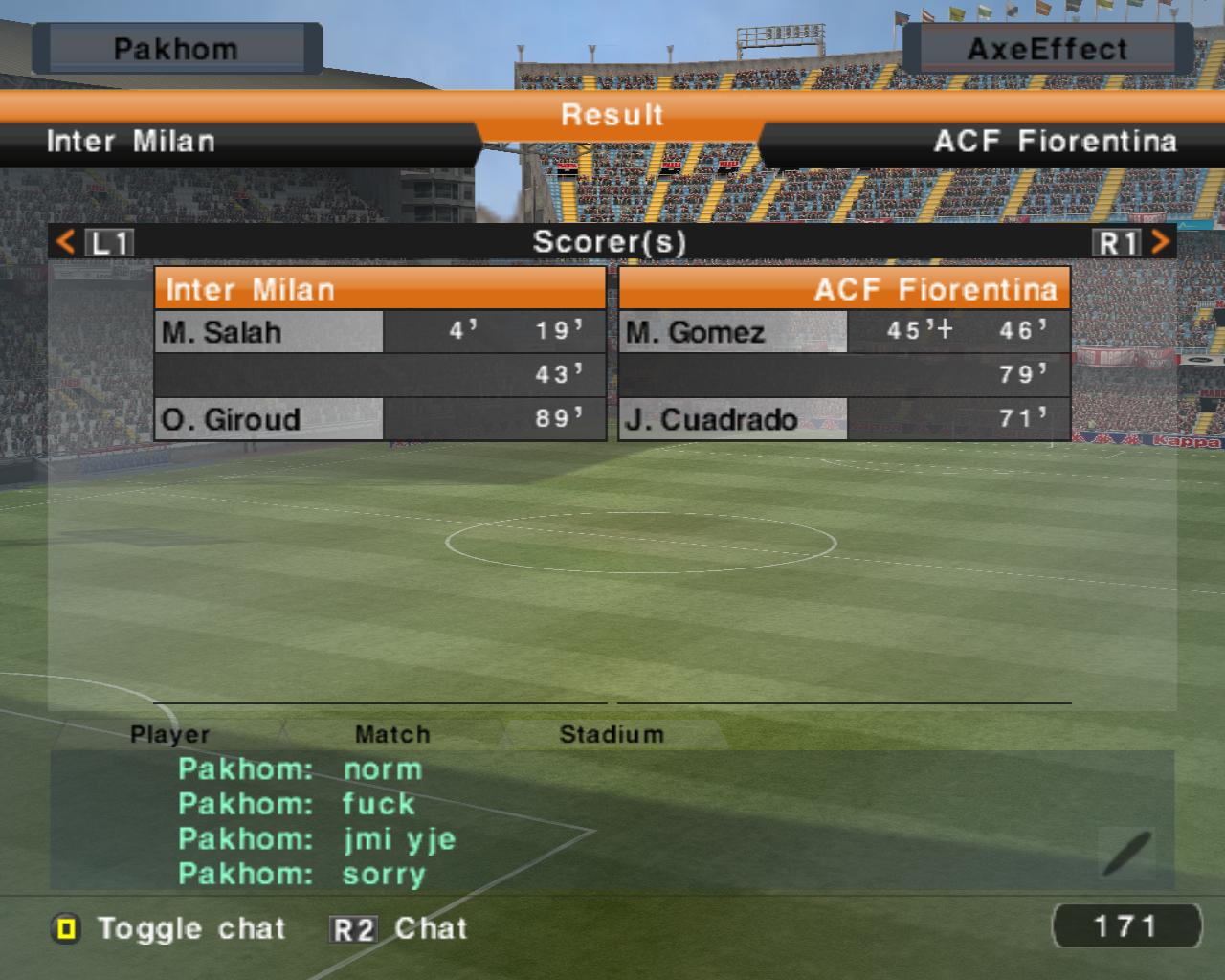Click the "sorry" chat message line
This screenshot has height=980, width=1225.
click(x=302, y=874)
